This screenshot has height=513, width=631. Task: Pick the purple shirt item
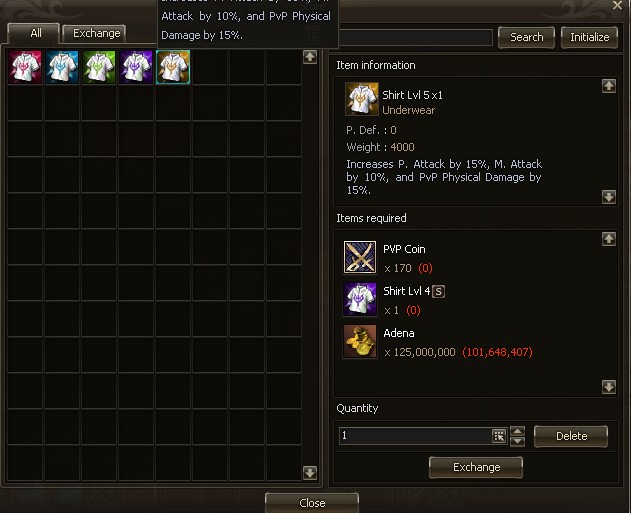coord(136,68)
